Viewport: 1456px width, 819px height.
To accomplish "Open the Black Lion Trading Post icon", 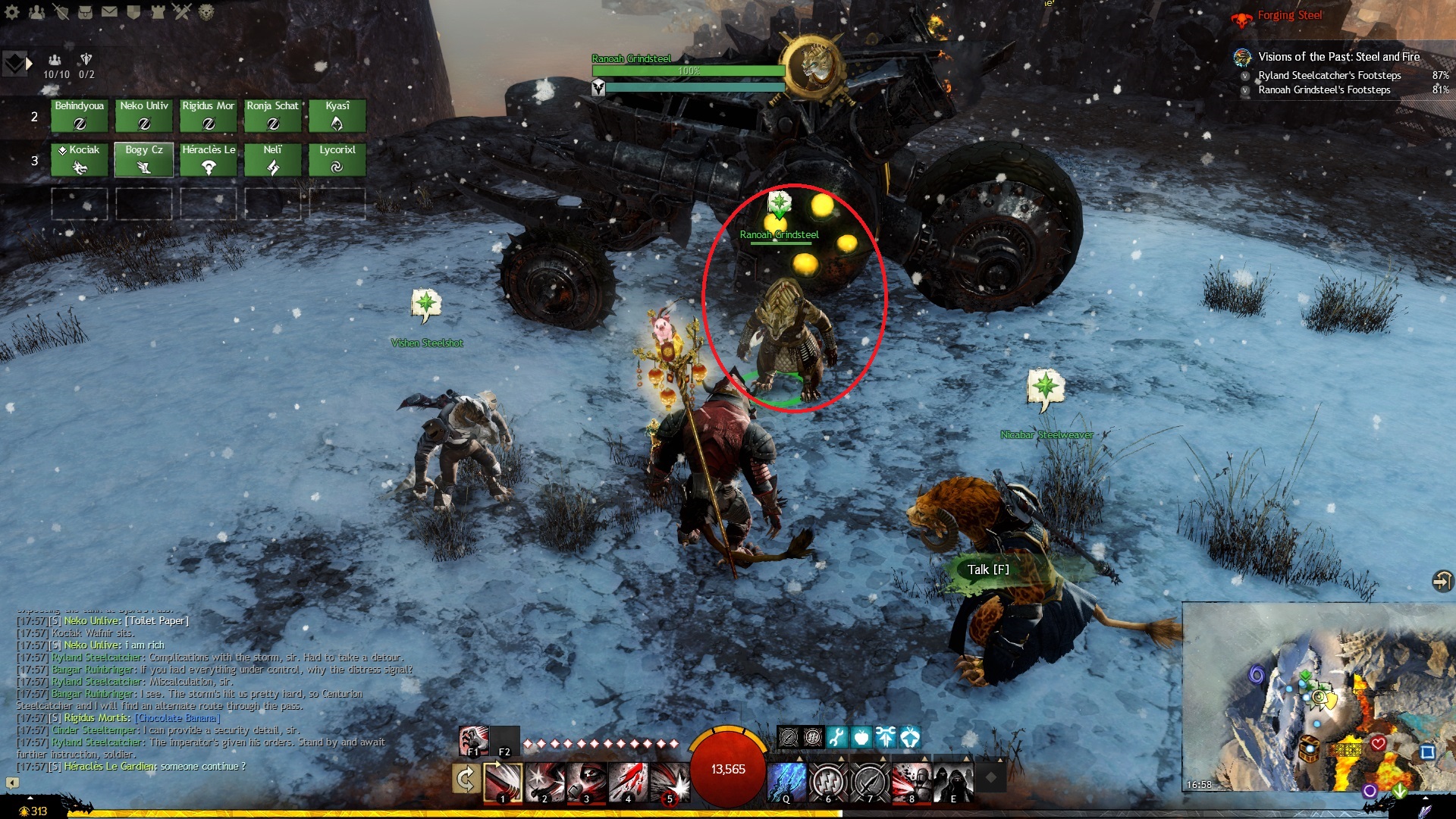I will [206, 11].
